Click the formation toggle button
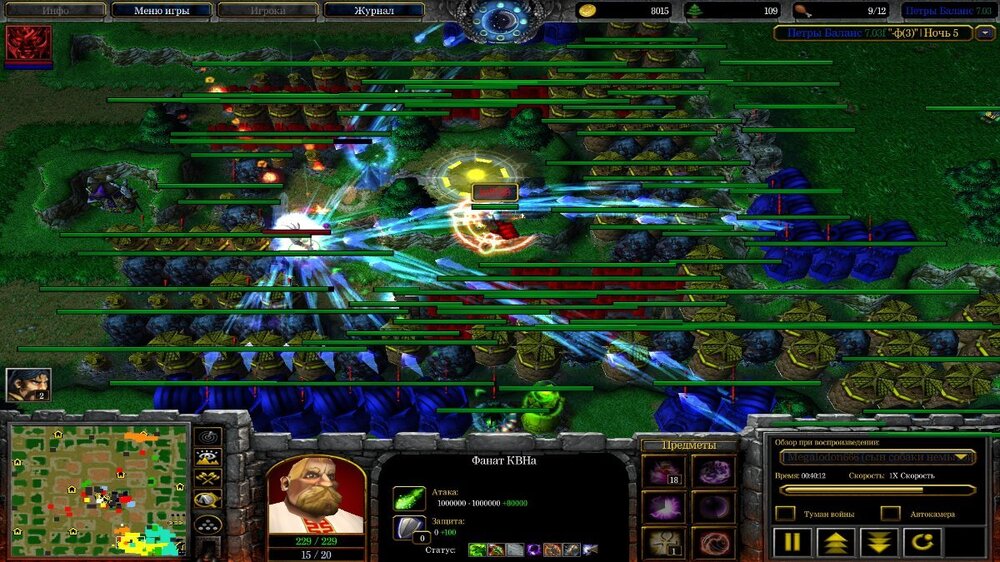 (208, 525)
